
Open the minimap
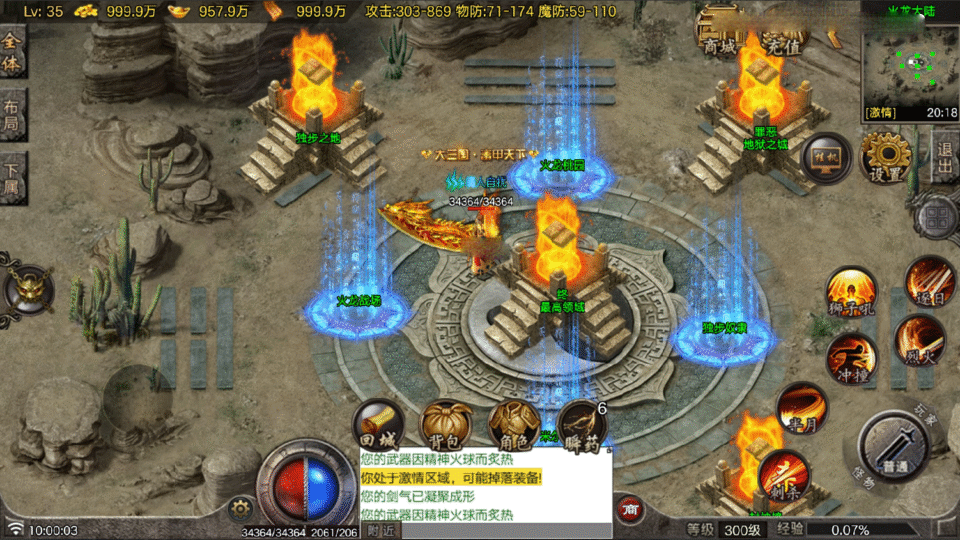(910, 65)
